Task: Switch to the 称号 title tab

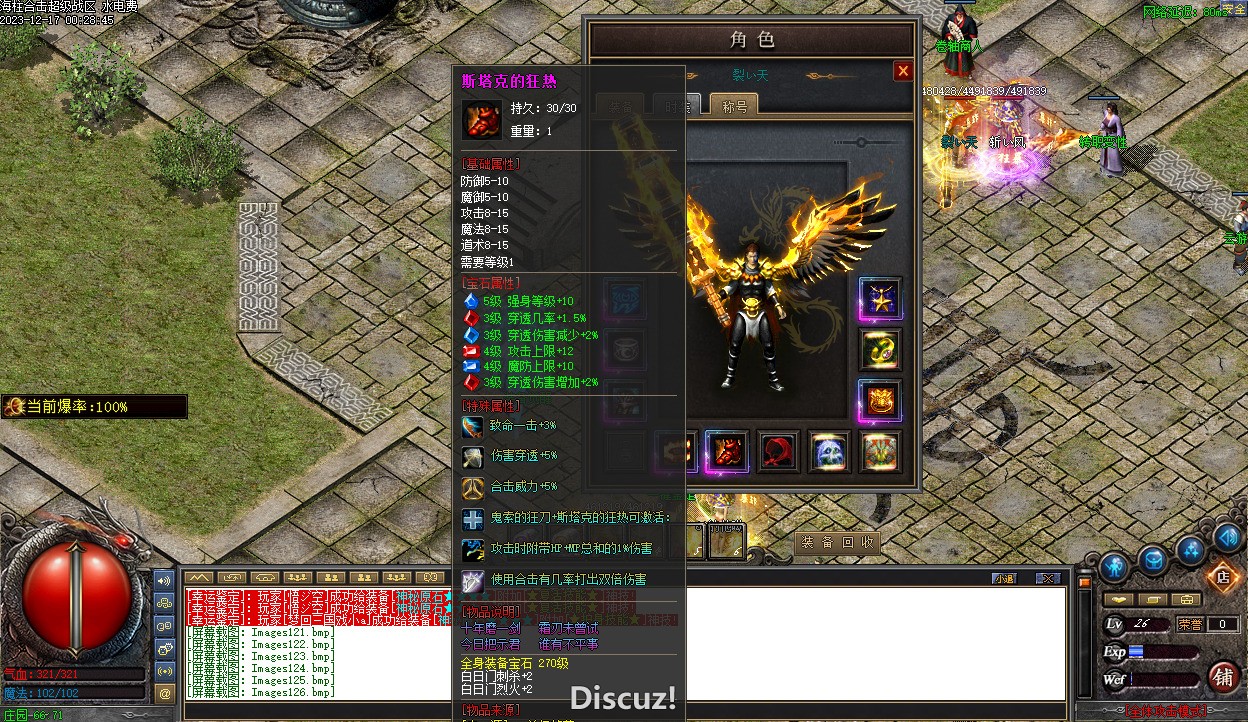Action: tap(734, 105)
